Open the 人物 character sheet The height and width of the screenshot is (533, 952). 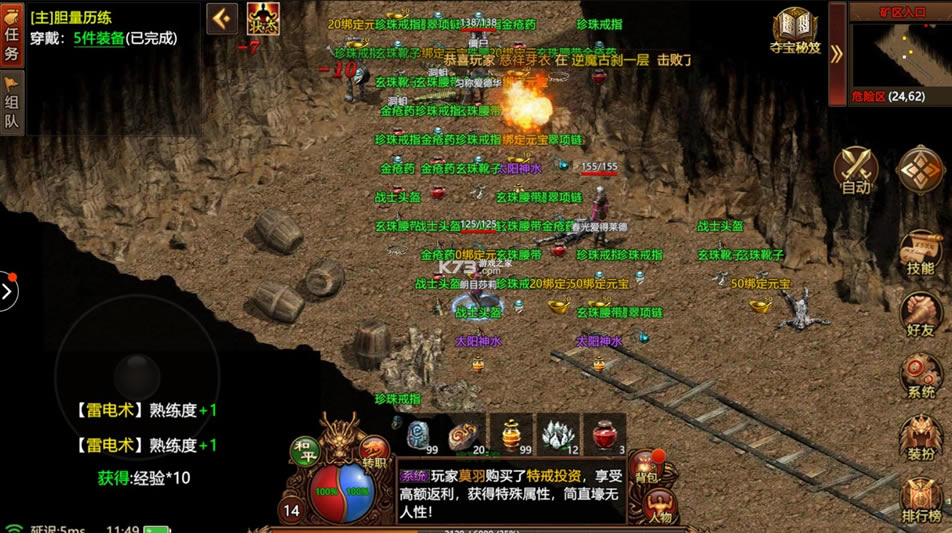click(x=660, y=507)
